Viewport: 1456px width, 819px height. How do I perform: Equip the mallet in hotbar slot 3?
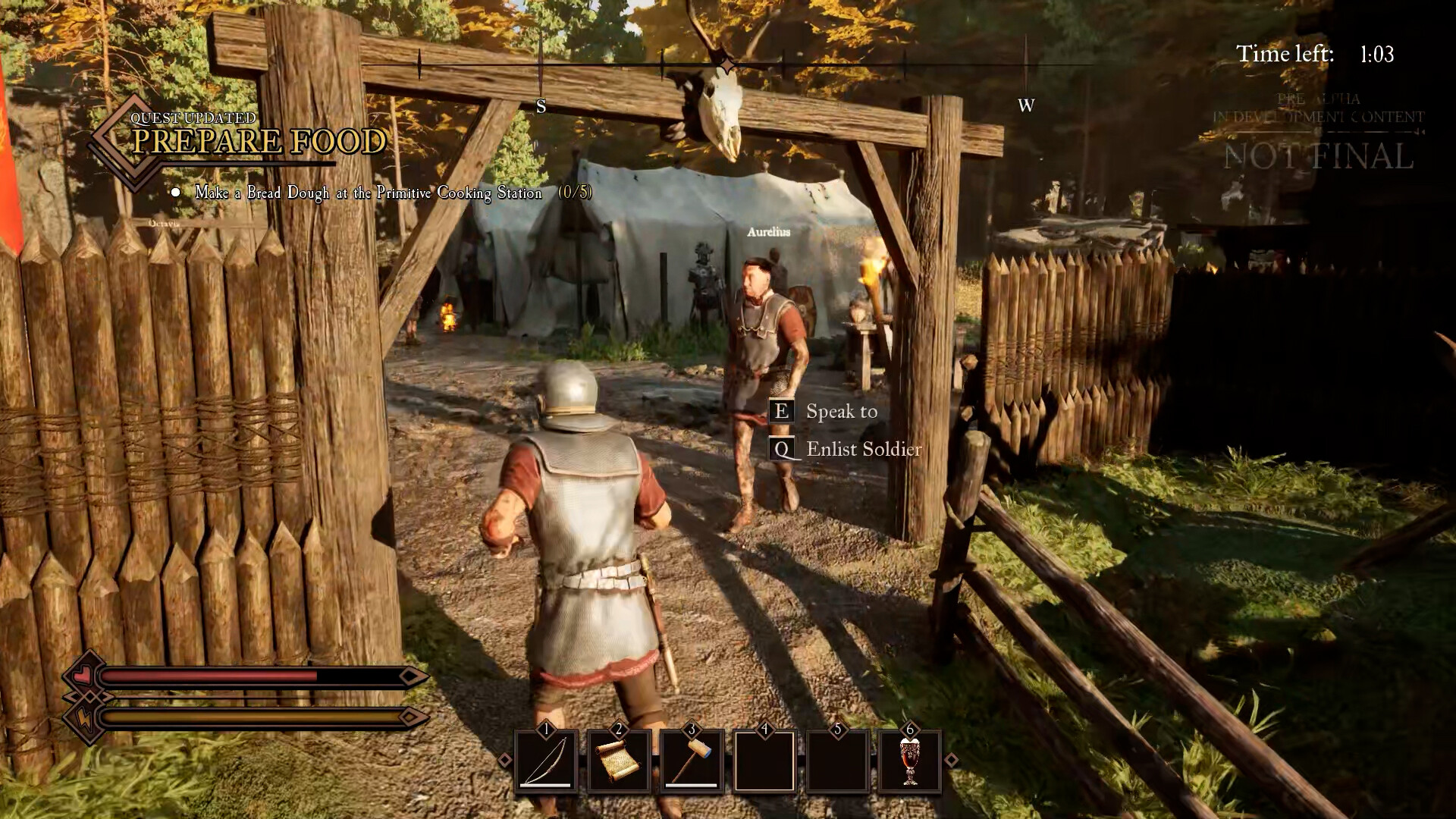(x=693, y=762)
